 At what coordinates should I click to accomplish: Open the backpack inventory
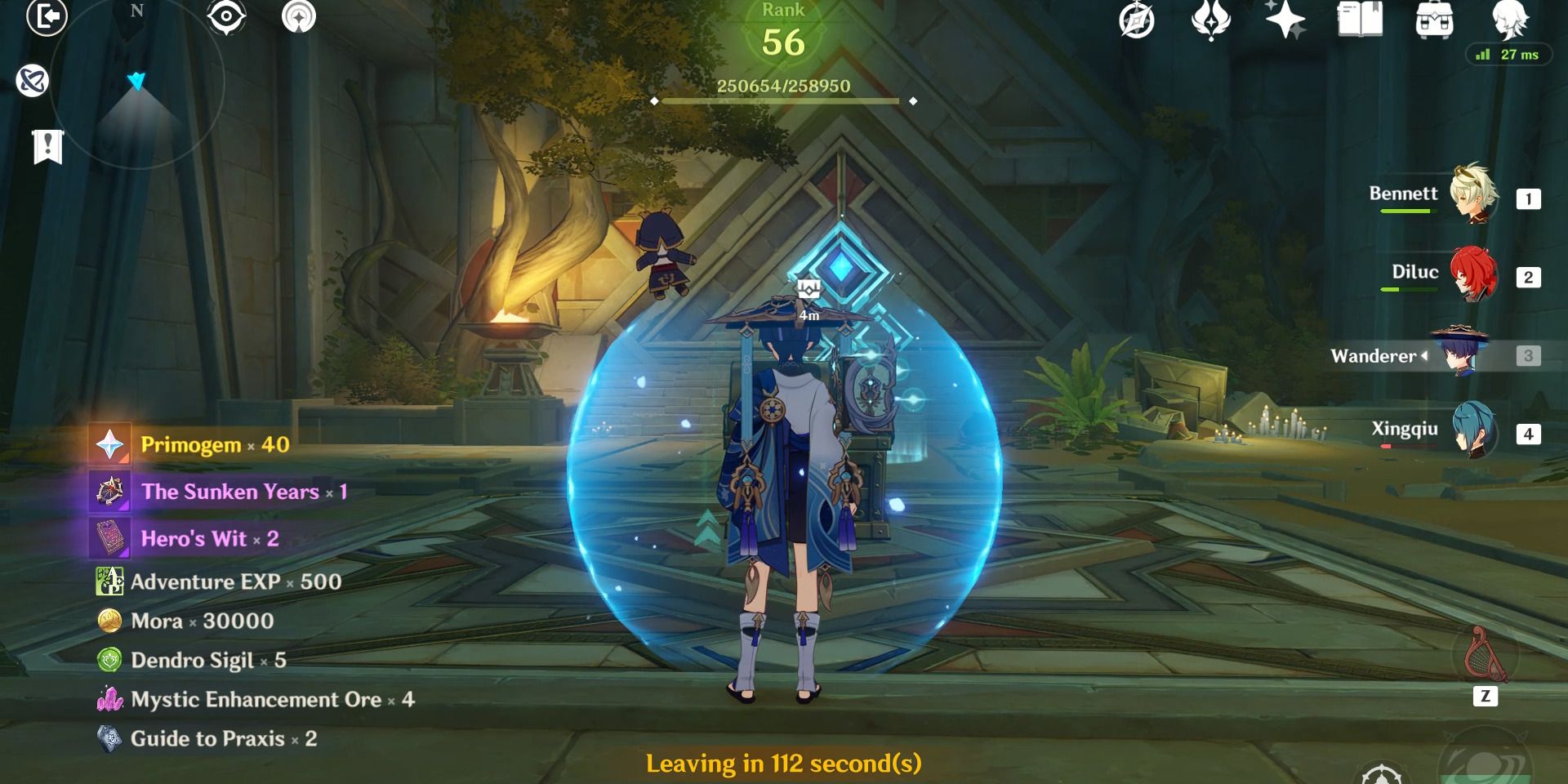tap(1434, 20)
